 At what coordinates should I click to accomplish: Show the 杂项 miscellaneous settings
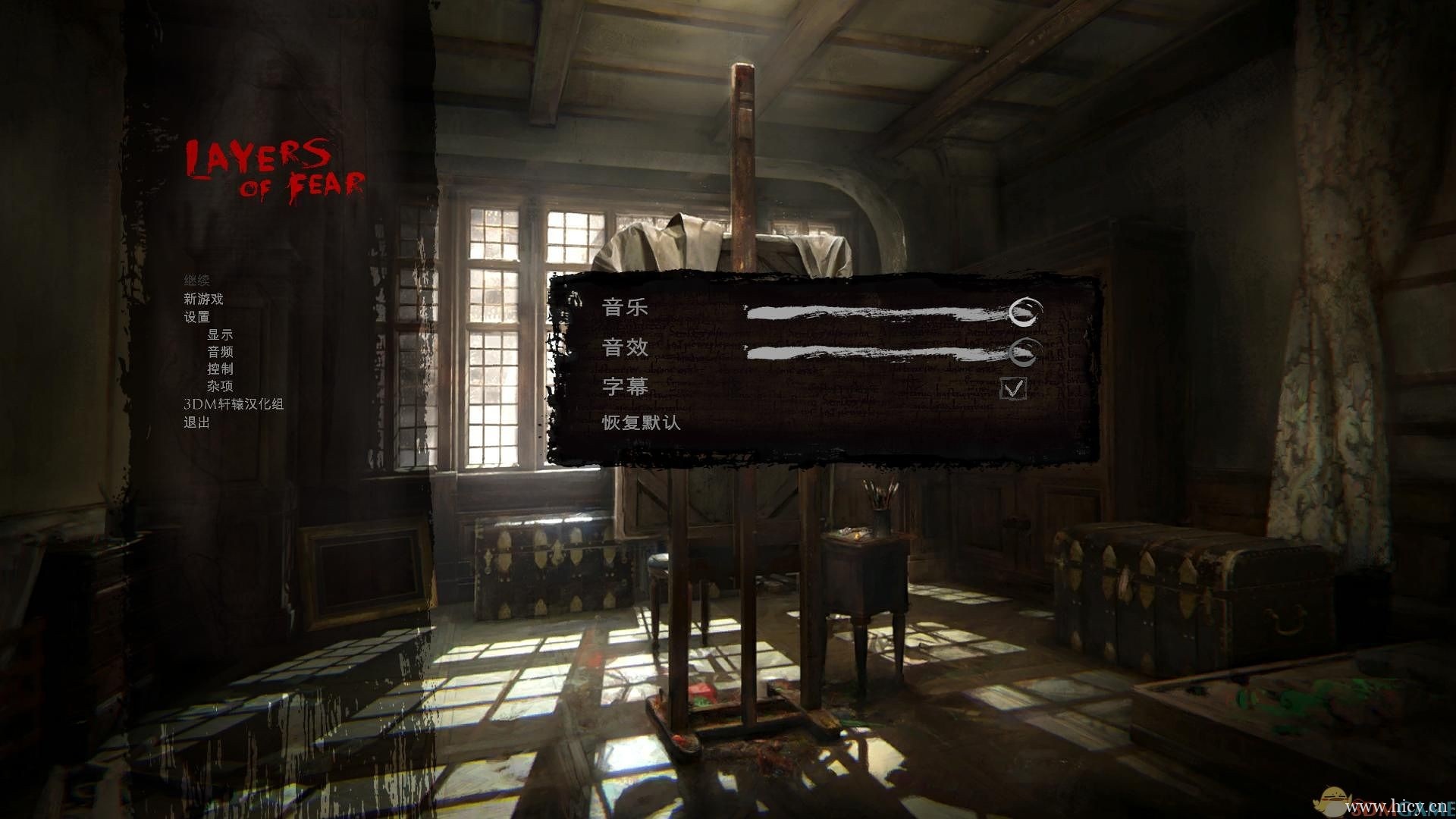click(x=220, y=386)
